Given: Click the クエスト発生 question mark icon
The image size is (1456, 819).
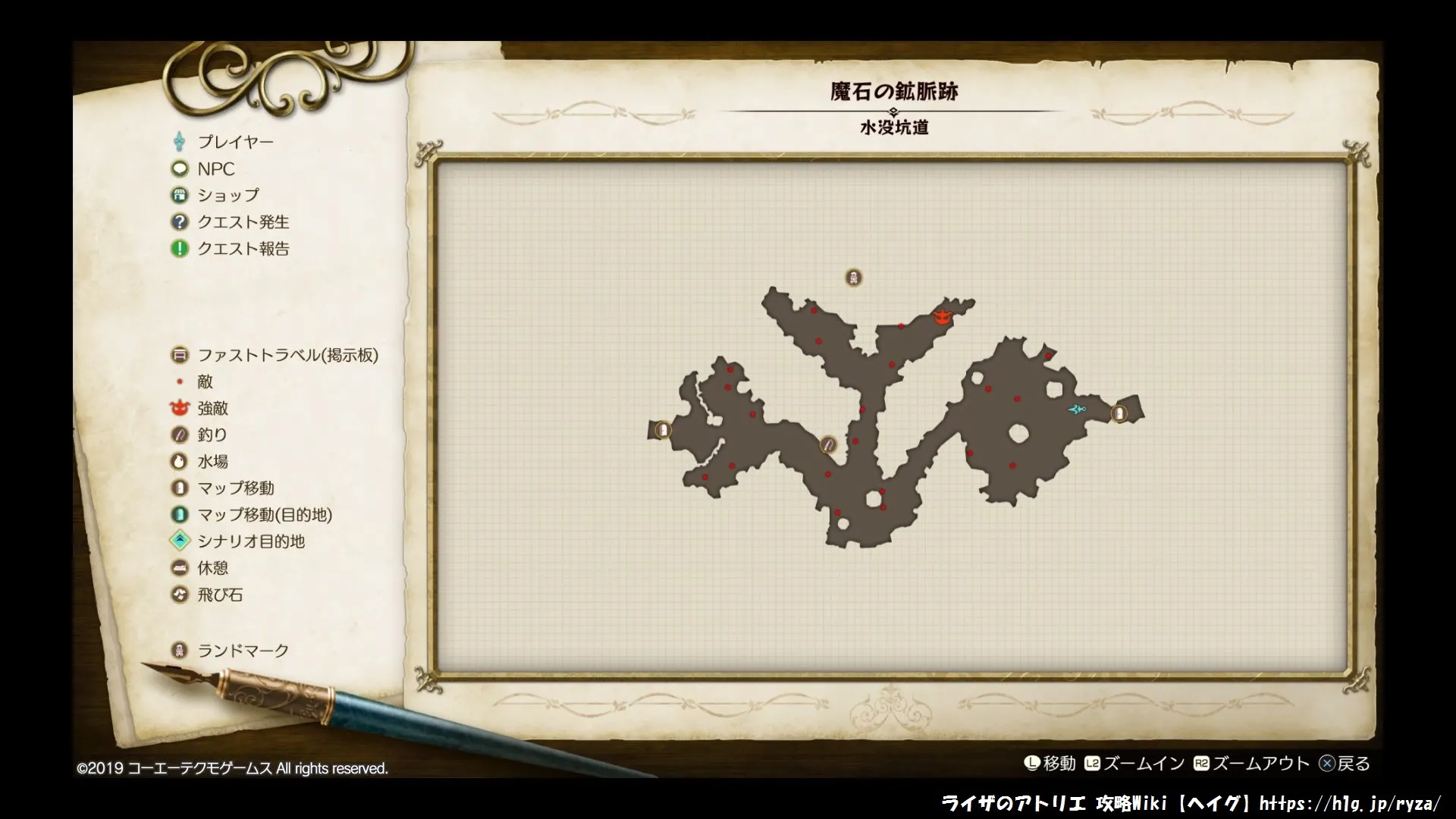Looking at the screenshot, I should click(x=180, y=221).
